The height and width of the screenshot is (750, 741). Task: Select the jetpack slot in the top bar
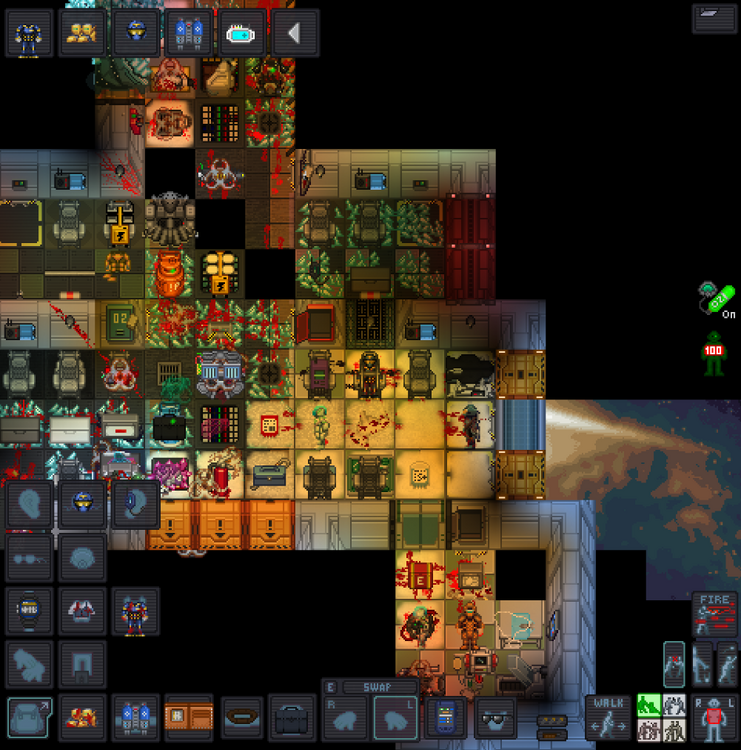pos(187,33)
